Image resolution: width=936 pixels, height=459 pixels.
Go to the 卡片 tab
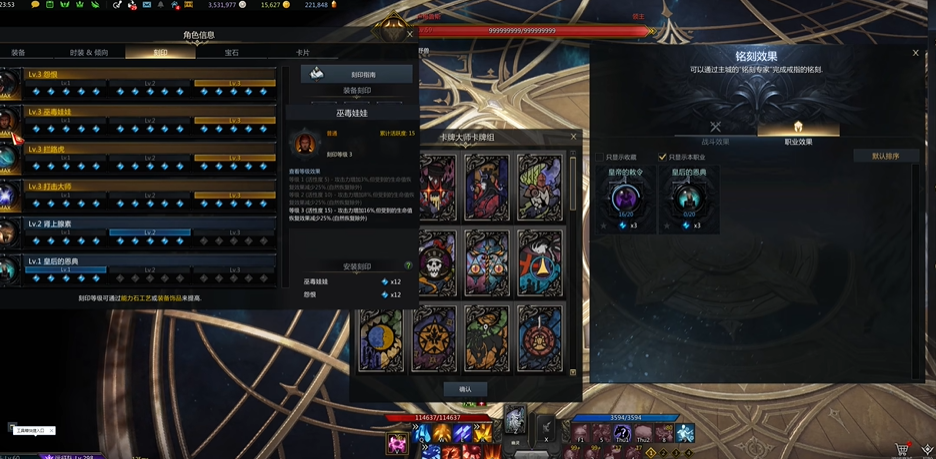coord(302,52)
